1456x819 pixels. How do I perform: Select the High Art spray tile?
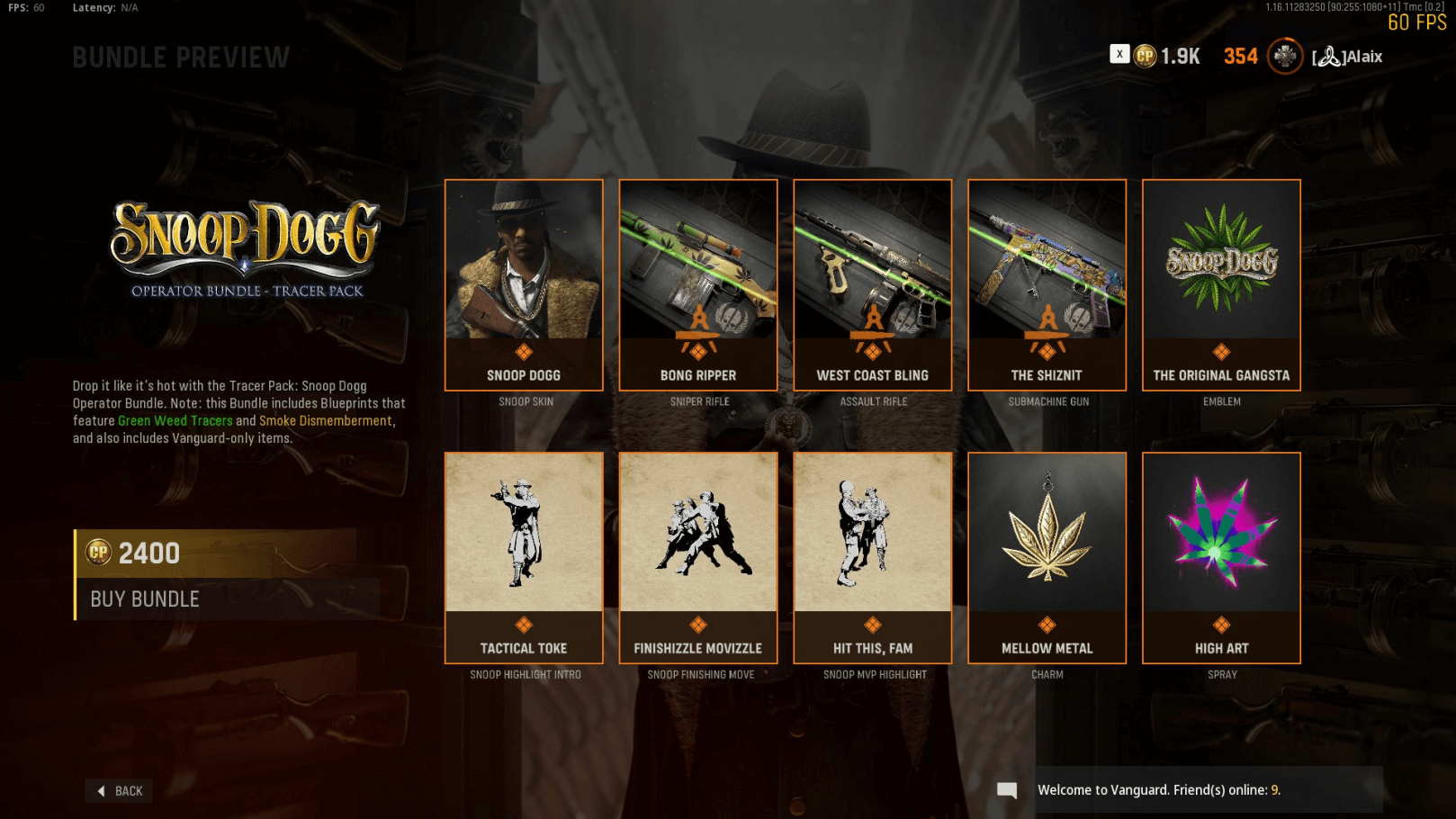tap(1221, 557)
